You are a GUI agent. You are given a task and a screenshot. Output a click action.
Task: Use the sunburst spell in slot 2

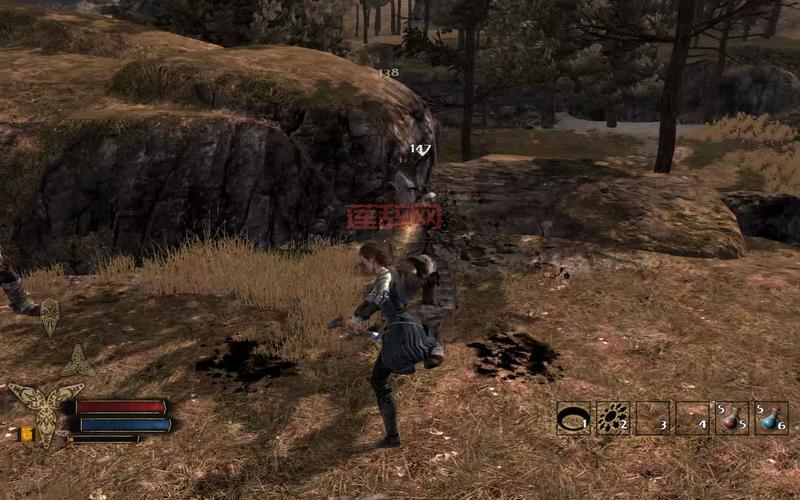tap(612, 418)
